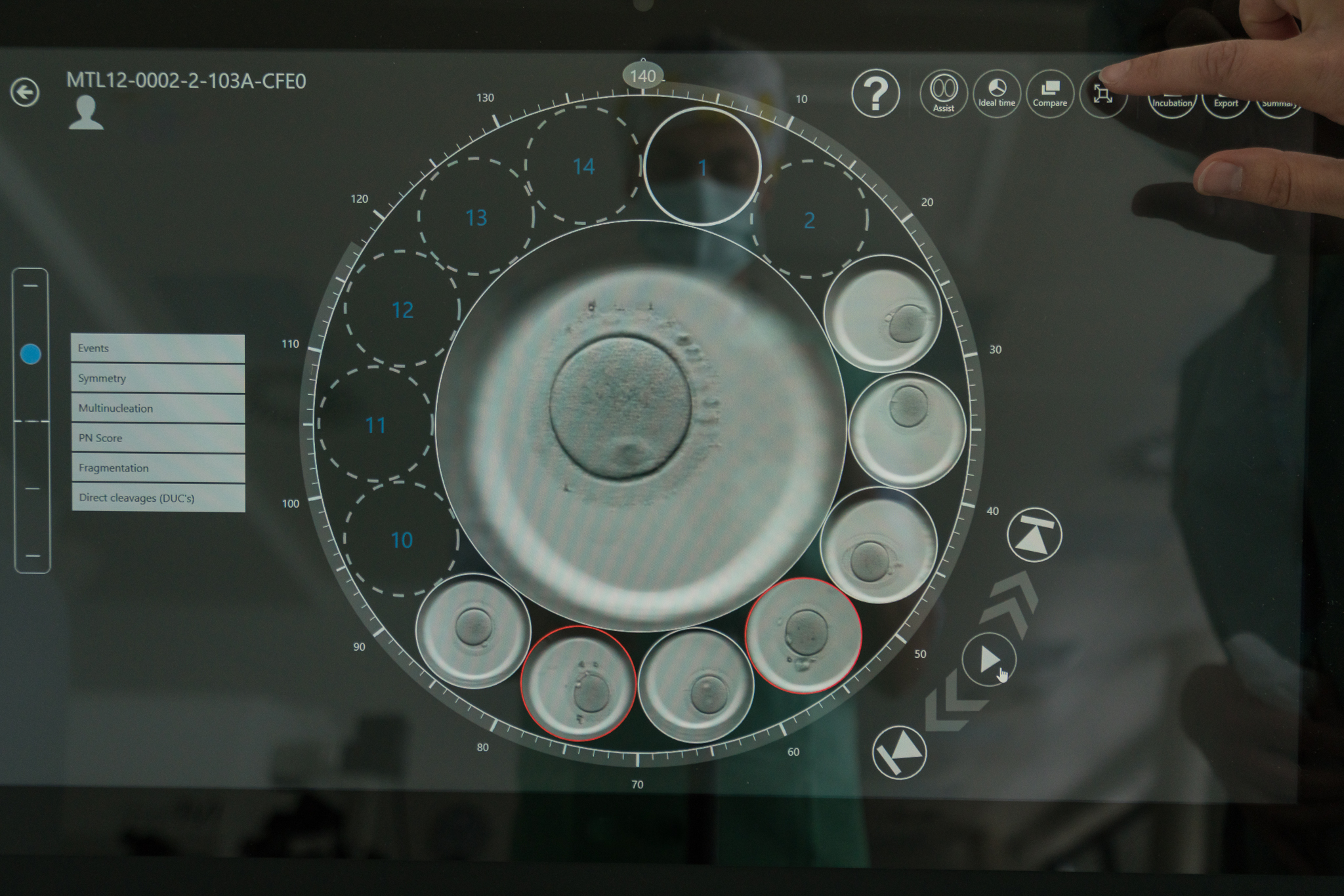Open the Compare view

coord(1049,94)
